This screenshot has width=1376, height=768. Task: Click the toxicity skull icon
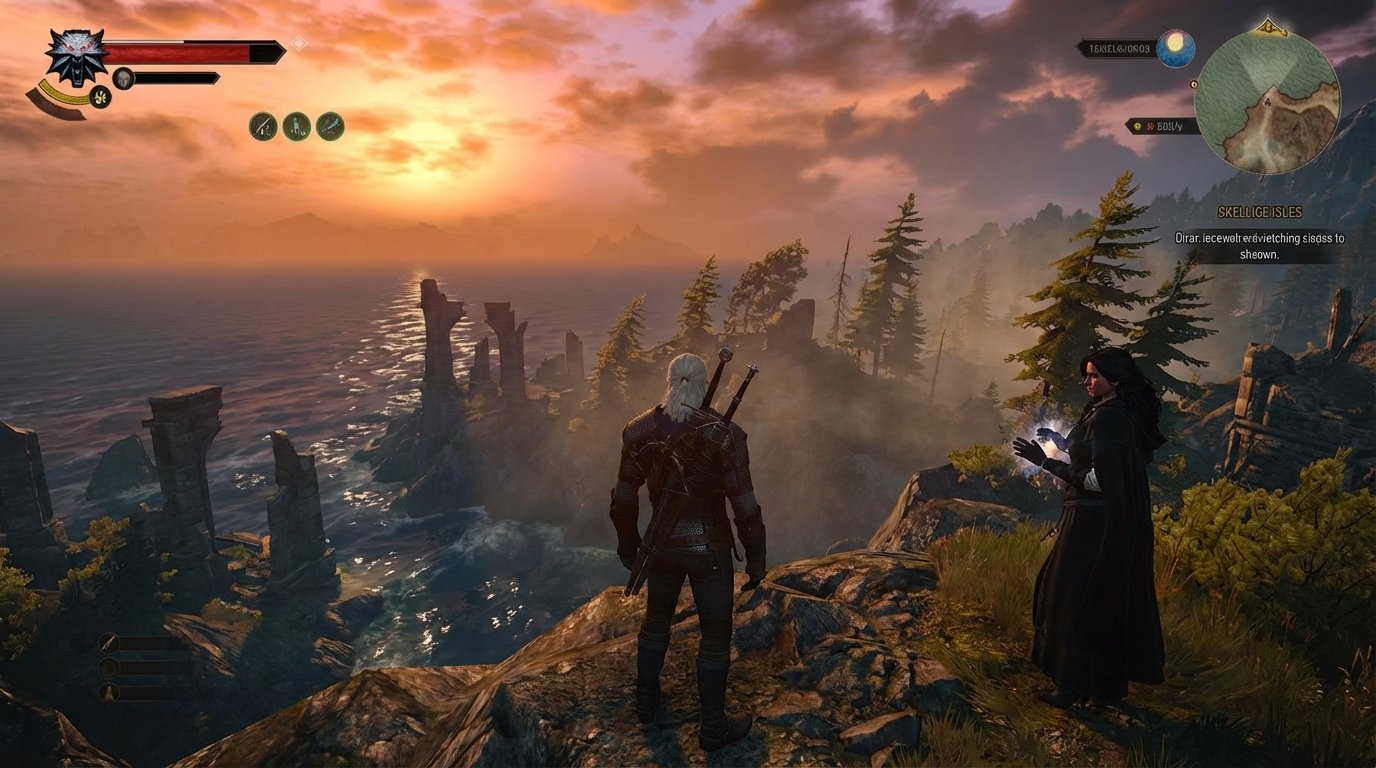[x=123, y=77]
